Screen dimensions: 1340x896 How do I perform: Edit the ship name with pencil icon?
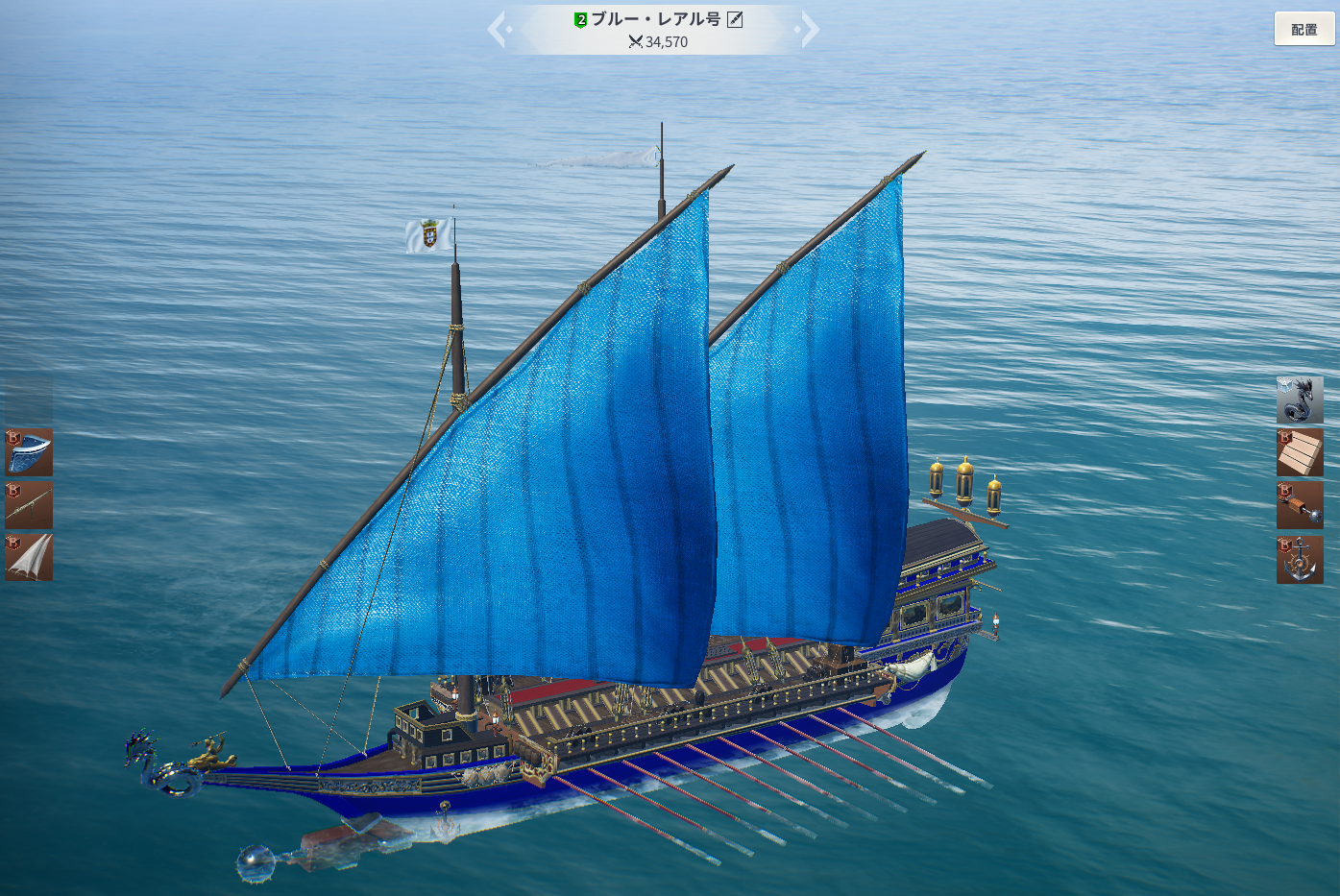735,19
